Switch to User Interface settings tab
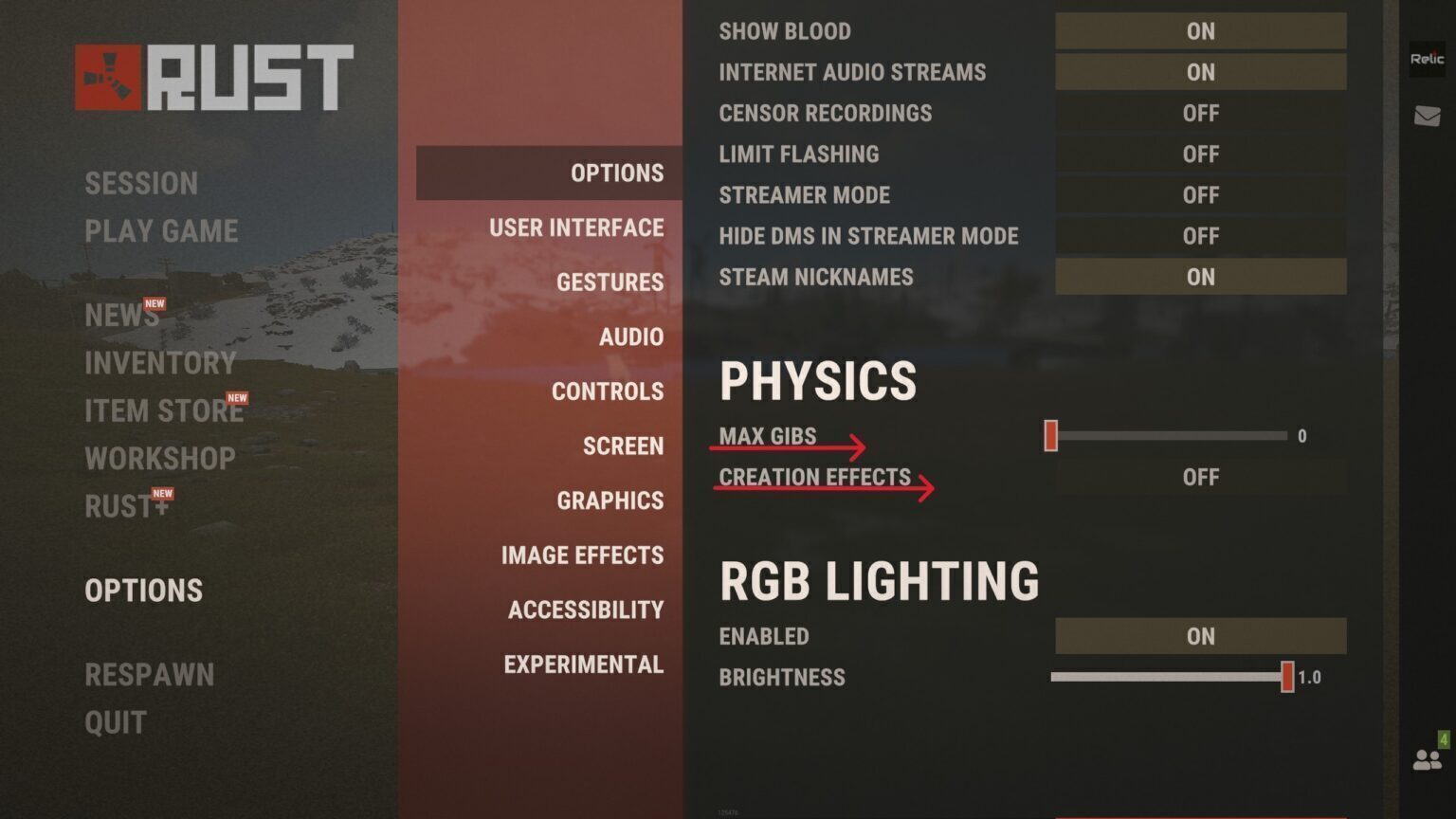The height and width of the screenshot is (819, 1456). (576, 228)
